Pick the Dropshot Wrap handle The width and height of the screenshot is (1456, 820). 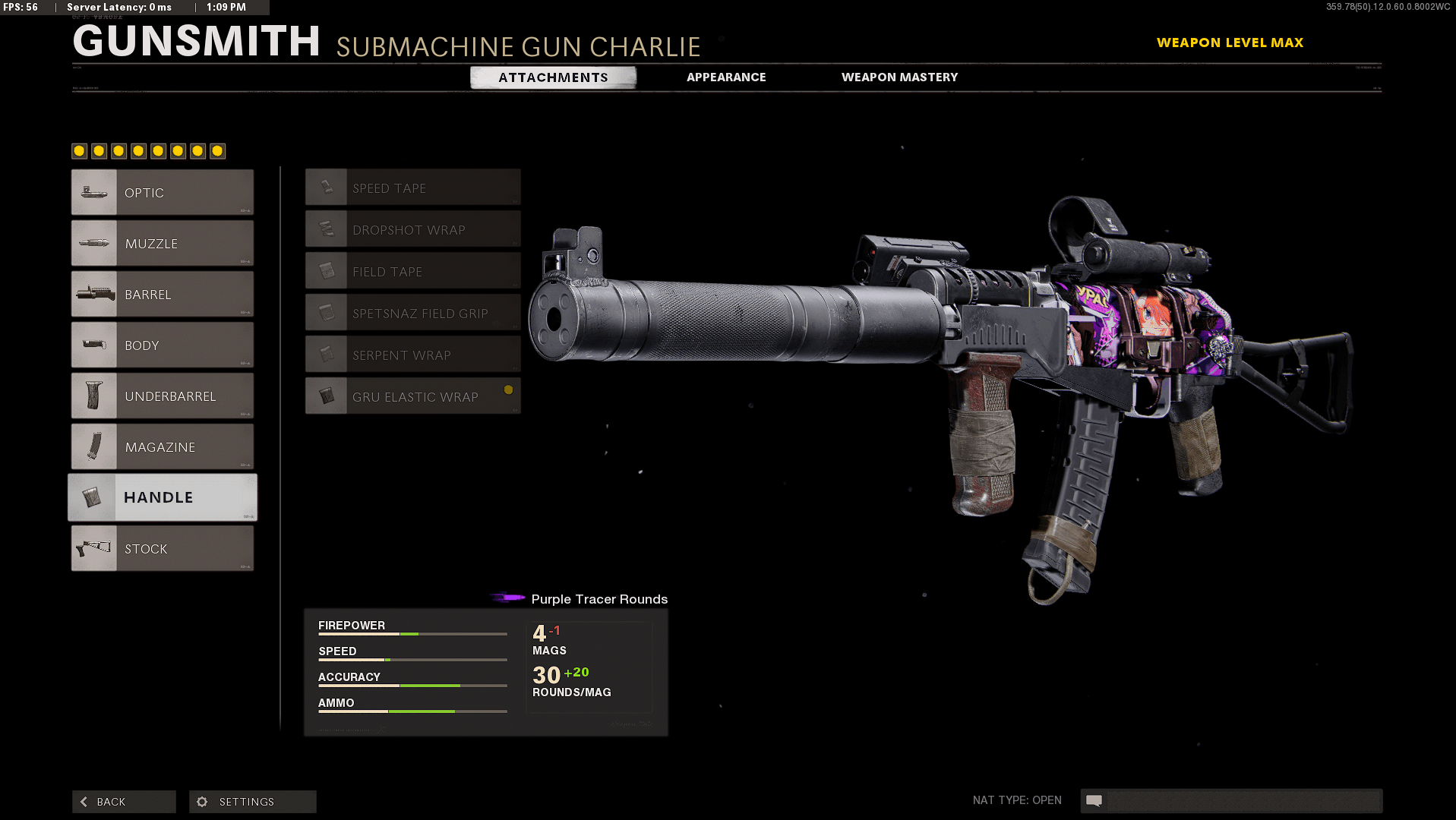pyautogui.click(x=413, y=229)
